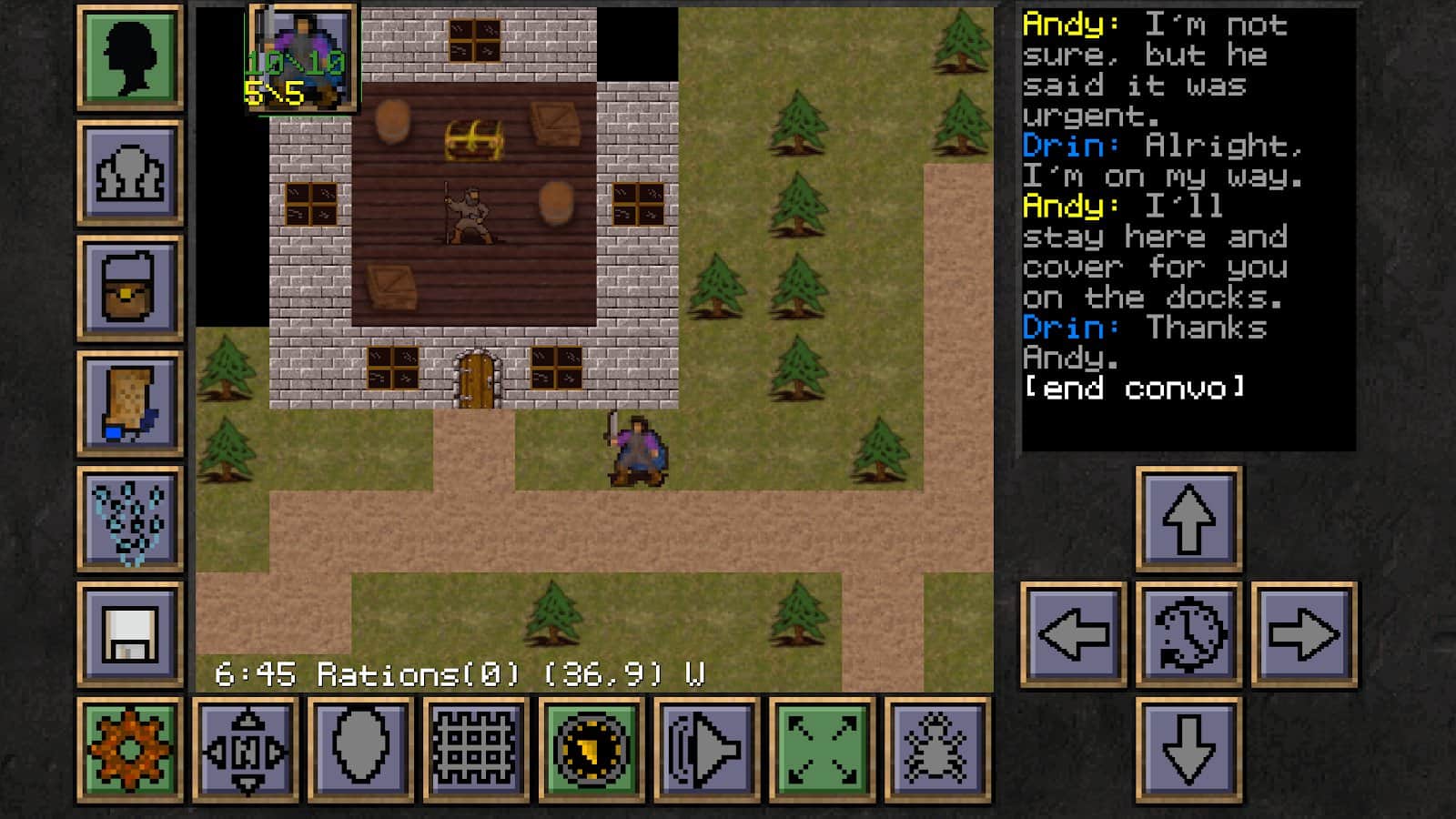Select the lantern oval icon
Viewport: 1456px width, 819px height.
coord(362,748)
